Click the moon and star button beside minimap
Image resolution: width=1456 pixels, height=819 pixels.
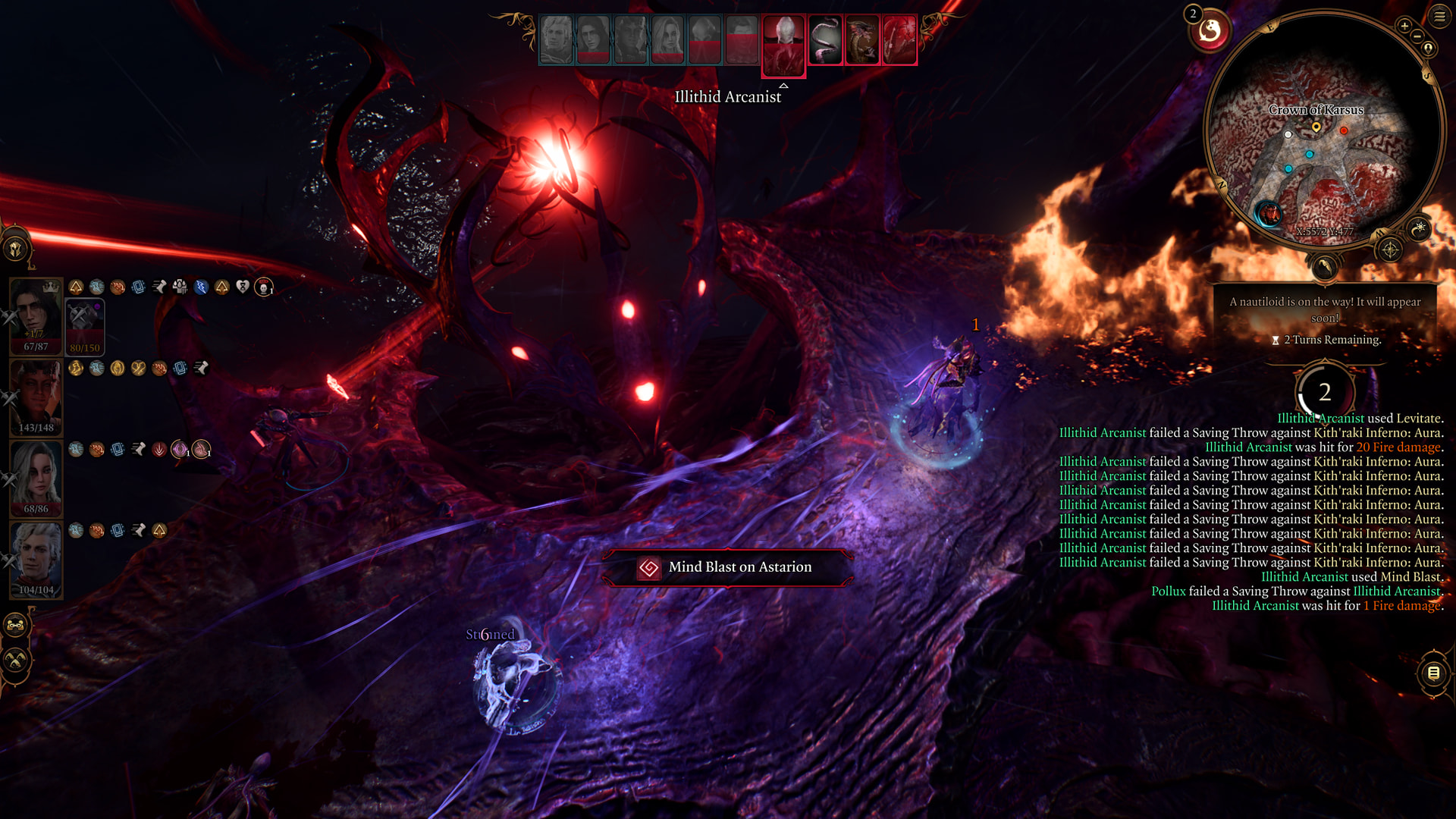click(x=1419, y=227)
